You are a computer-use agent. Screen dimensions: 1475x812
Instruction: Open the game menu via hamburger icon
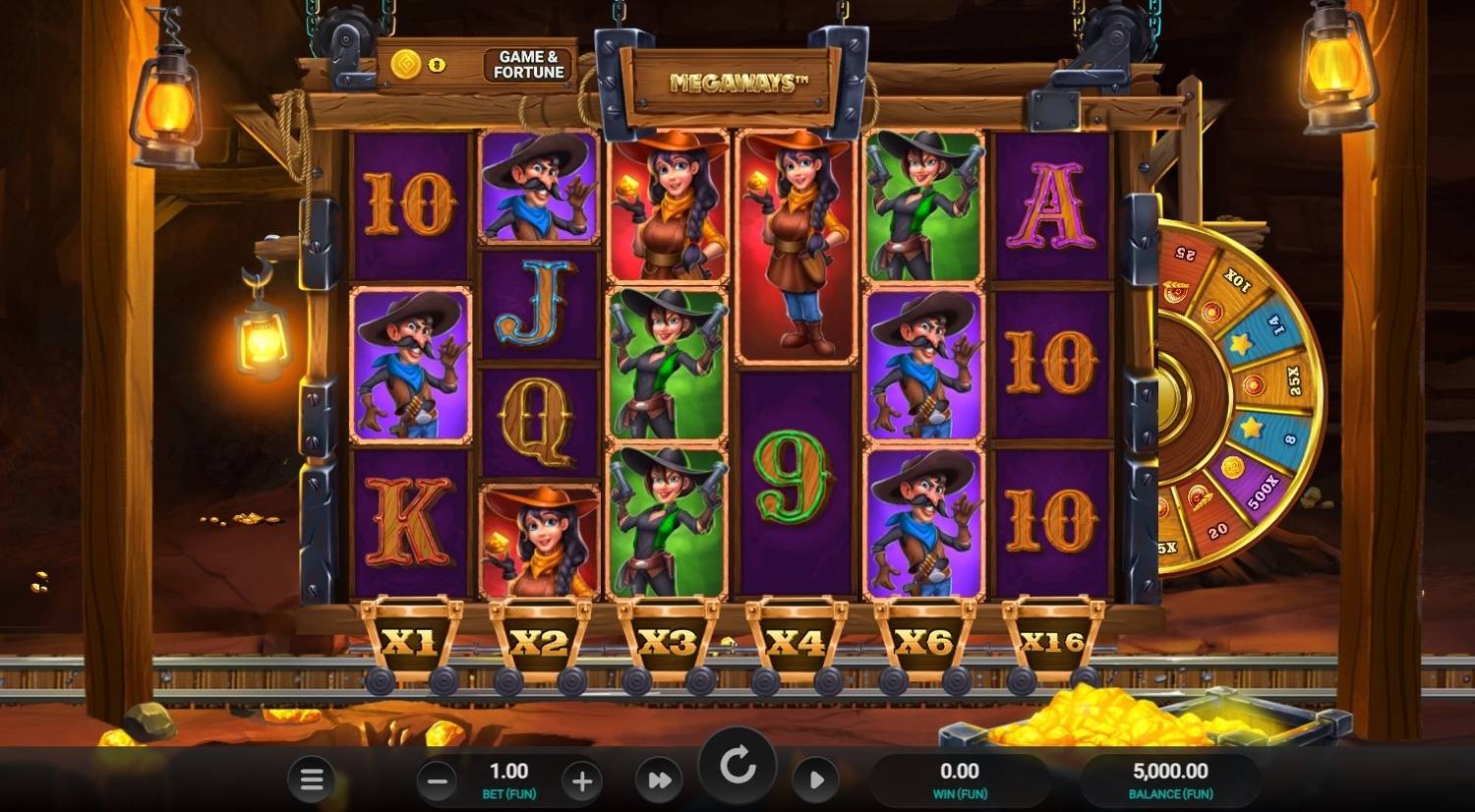312,778
